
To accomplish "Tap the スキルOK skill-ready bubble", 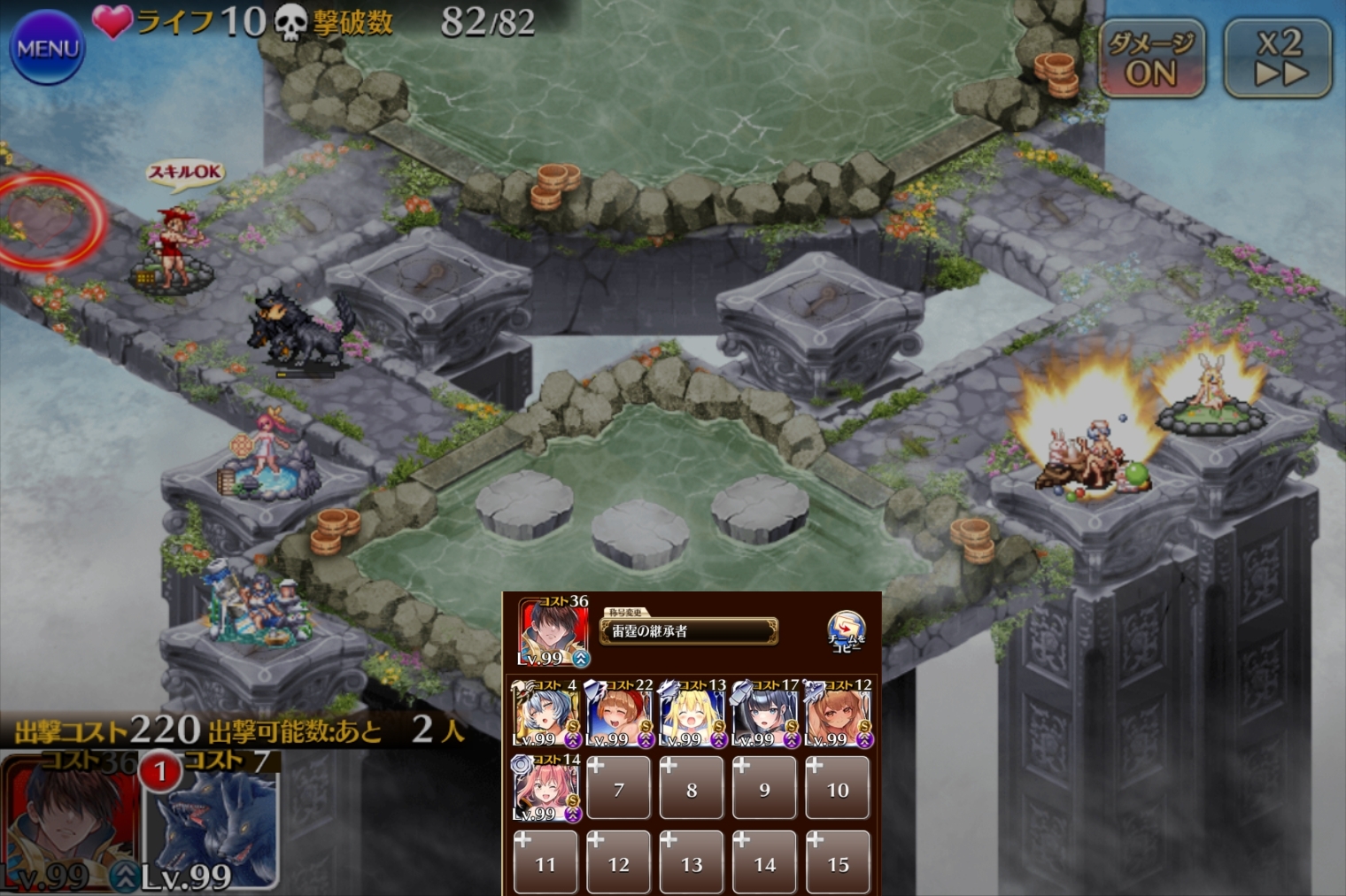I will click(184, 173).
